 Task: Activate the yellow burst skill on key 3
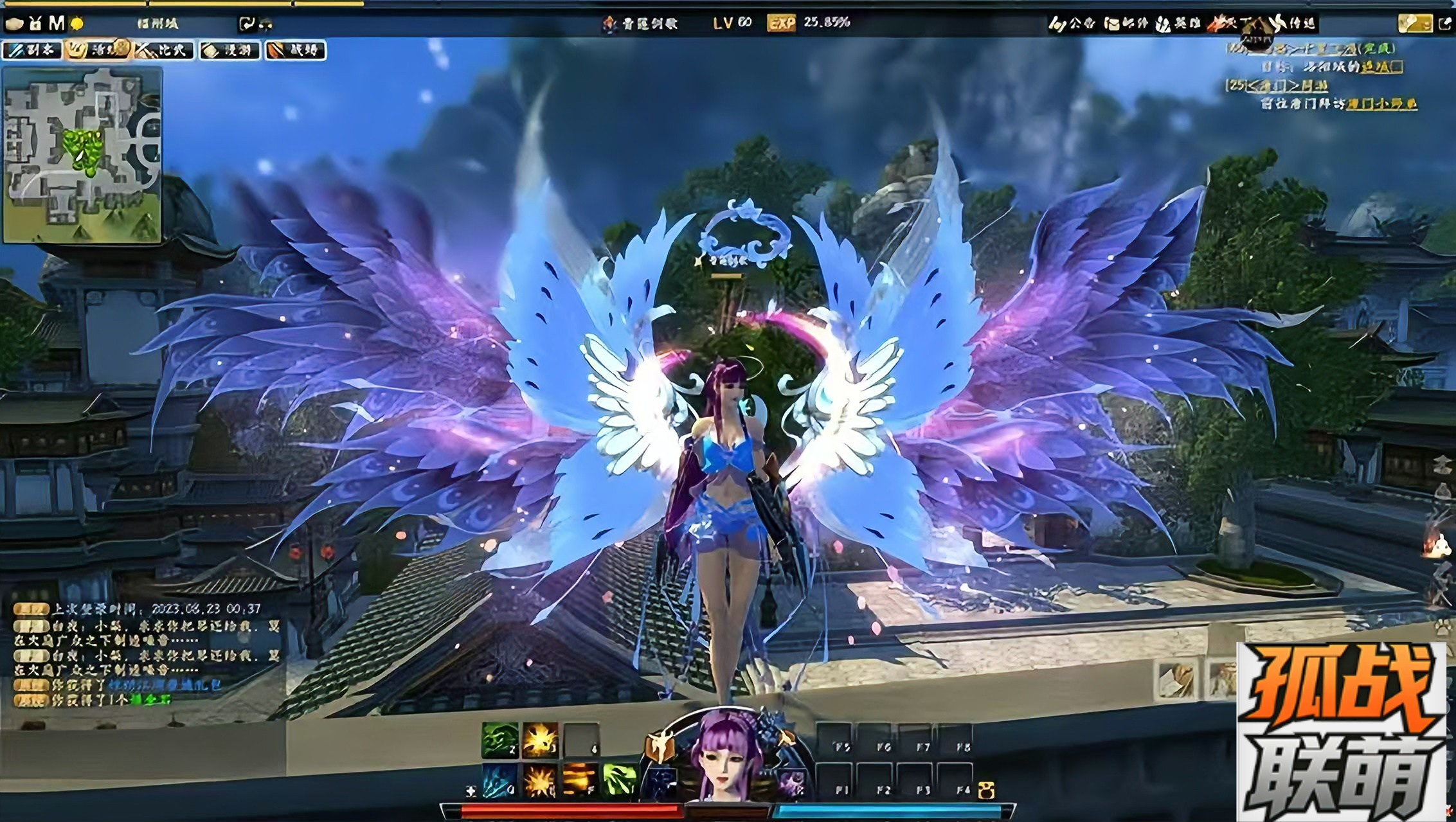(x=540, y=740)
